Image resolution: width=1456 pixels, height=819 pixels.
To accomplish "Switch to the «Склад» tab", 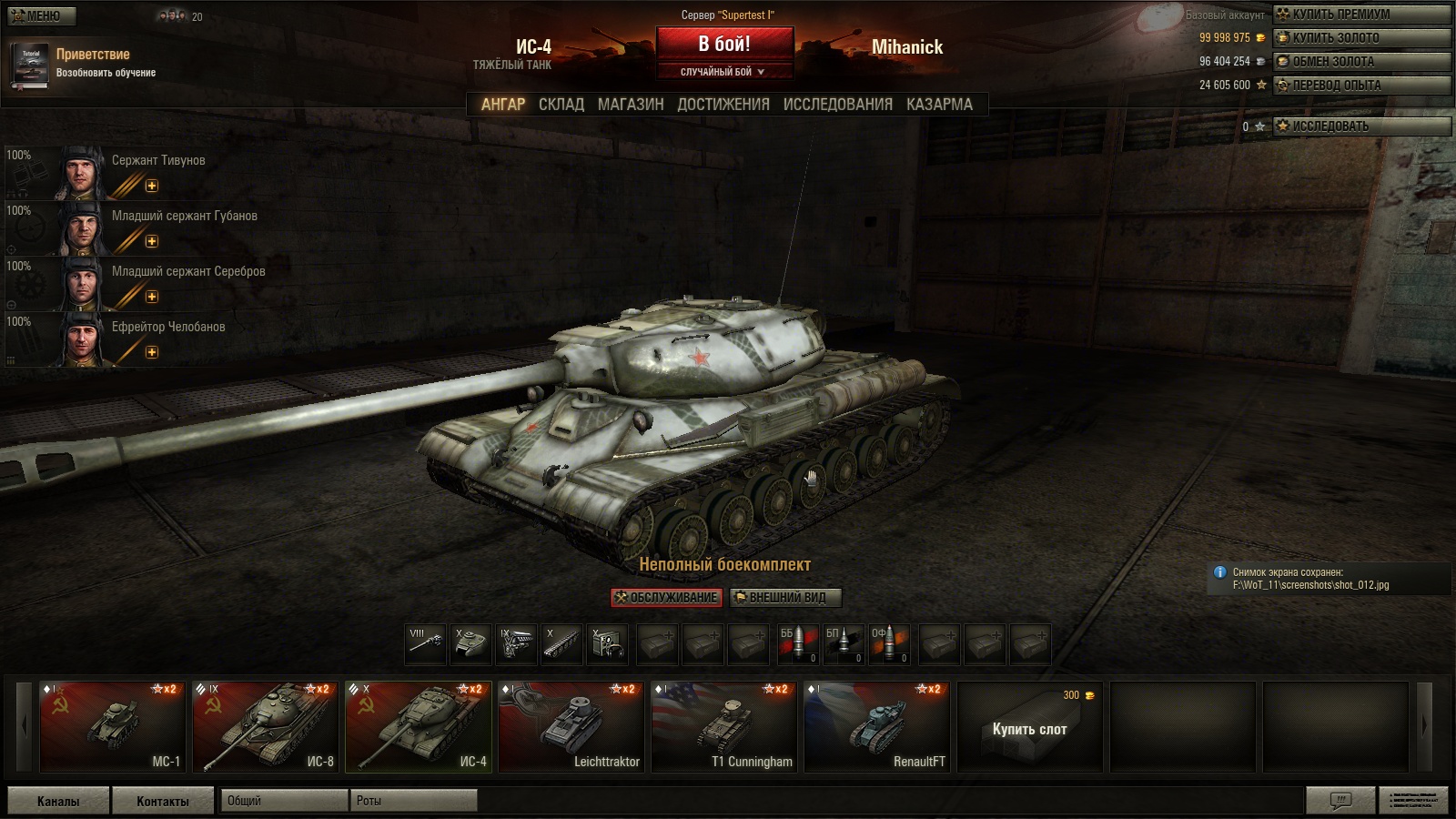I will tap(561, 105).
